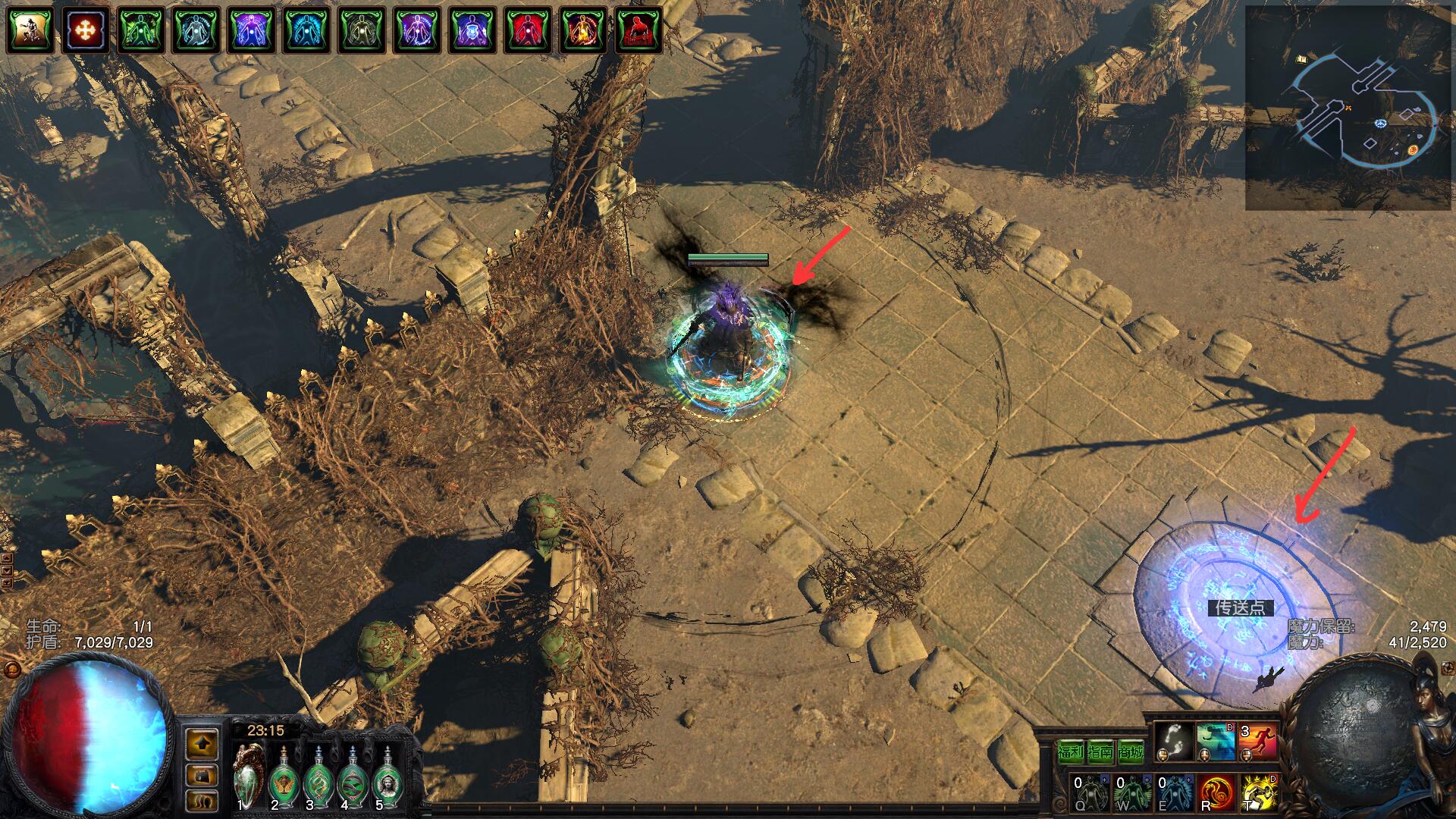Activate the Q aura skill slot
This screenshot has height=819, width=1456.
click(x=1090, y=792)
